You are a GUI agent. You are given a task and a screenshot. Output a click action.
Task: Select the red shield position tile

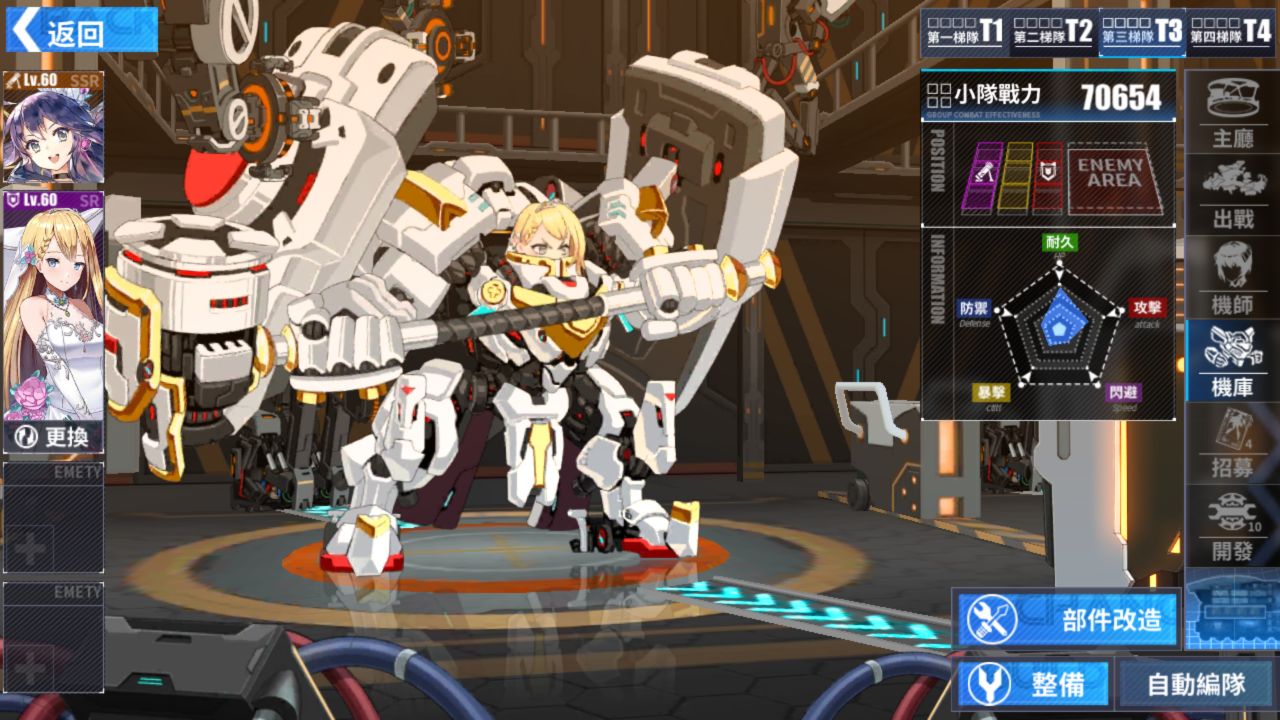[x=1049, y=177]
